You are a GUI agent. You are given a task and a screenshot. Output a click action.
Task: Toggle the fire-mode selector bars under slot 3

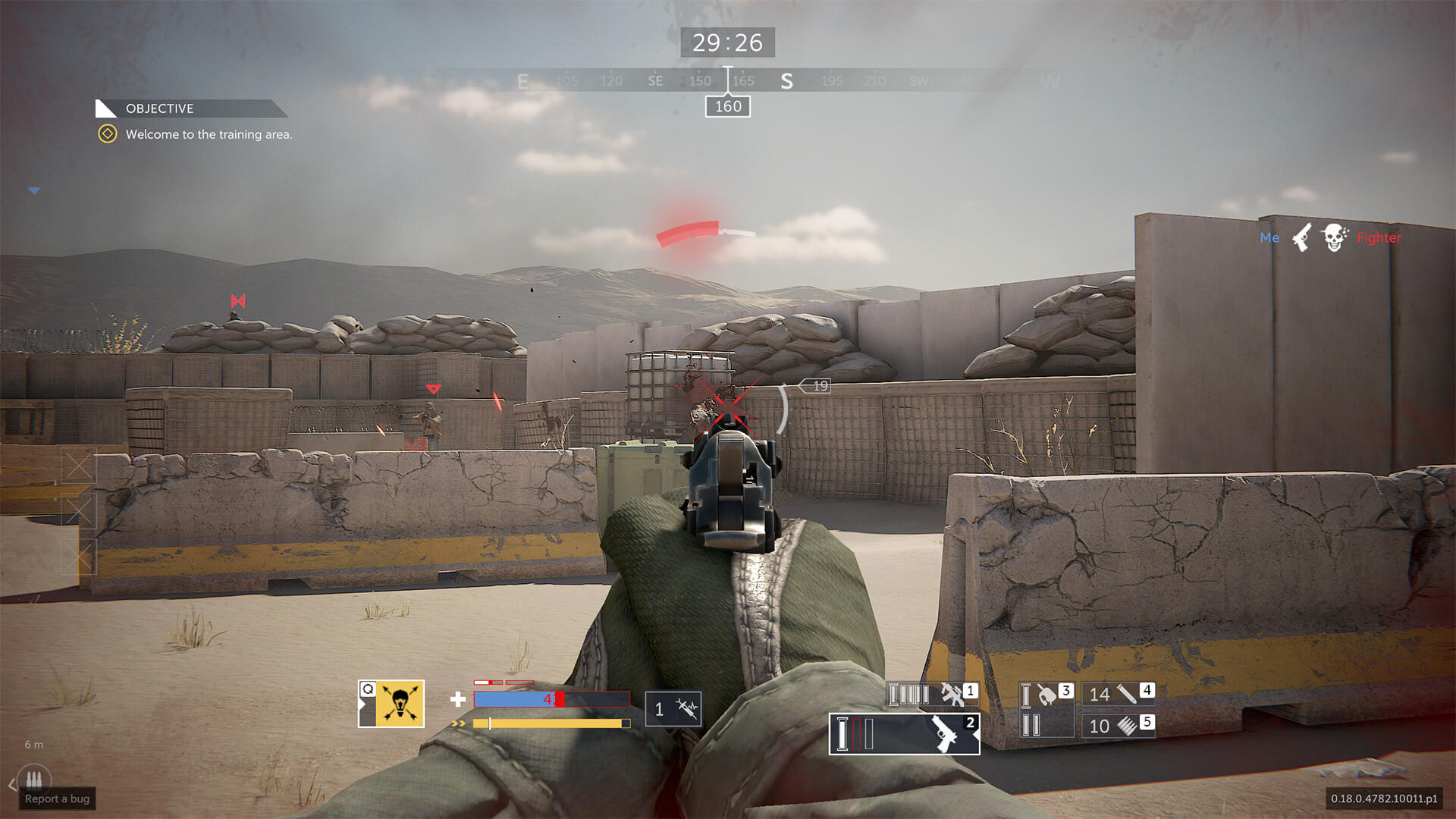pyautogui.click(x=1031, y=726)
